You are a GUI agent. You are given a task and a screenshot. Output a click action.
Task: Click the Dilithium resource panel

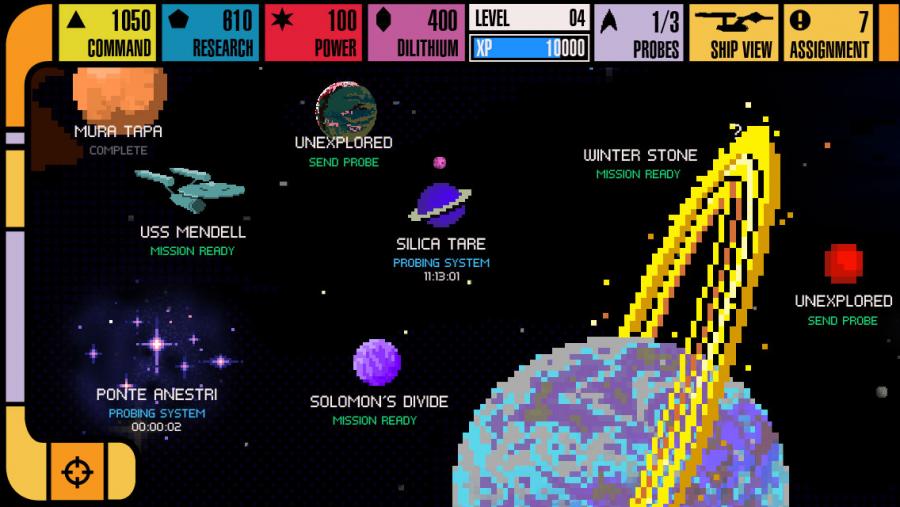click(415, 32)
